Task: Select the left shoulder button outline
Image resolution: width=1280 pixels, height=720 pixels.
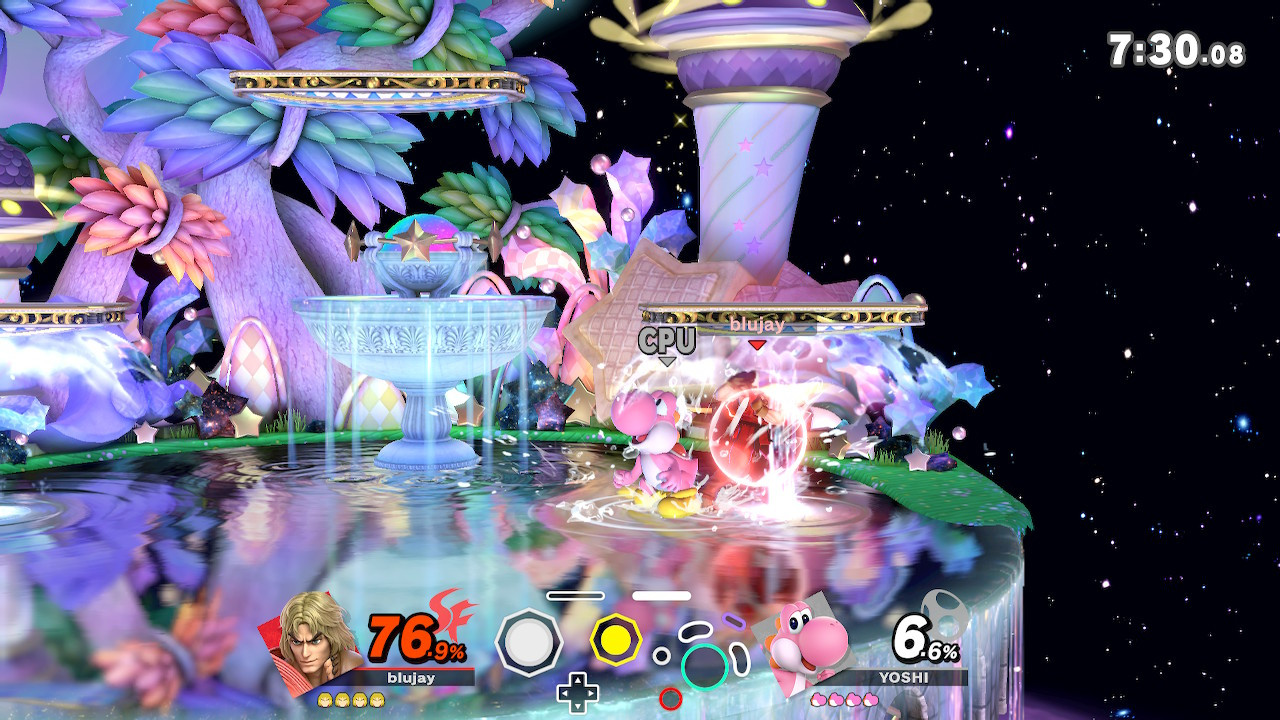Action: 575,595
